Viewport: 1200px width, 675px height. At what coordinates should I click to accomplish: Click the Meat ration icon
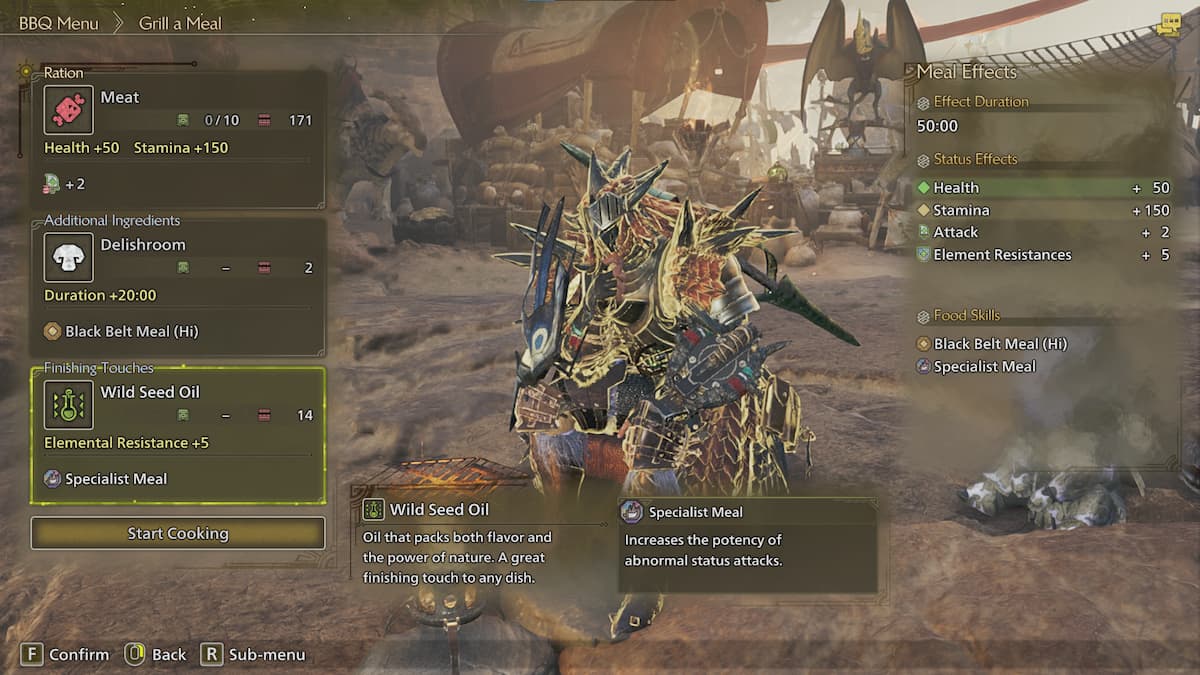pos(69,110)
